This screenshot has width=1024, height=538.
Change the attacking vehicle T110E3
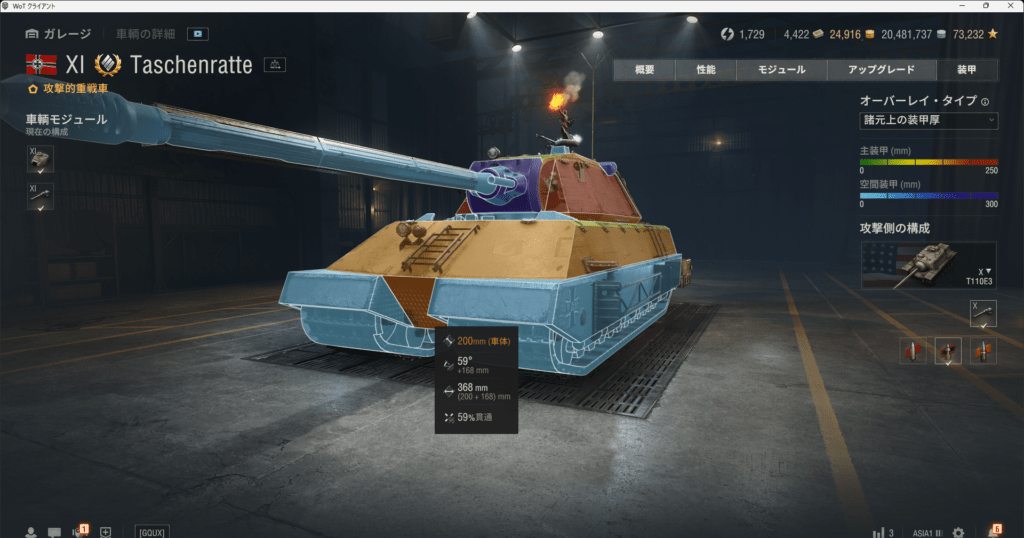928,265
